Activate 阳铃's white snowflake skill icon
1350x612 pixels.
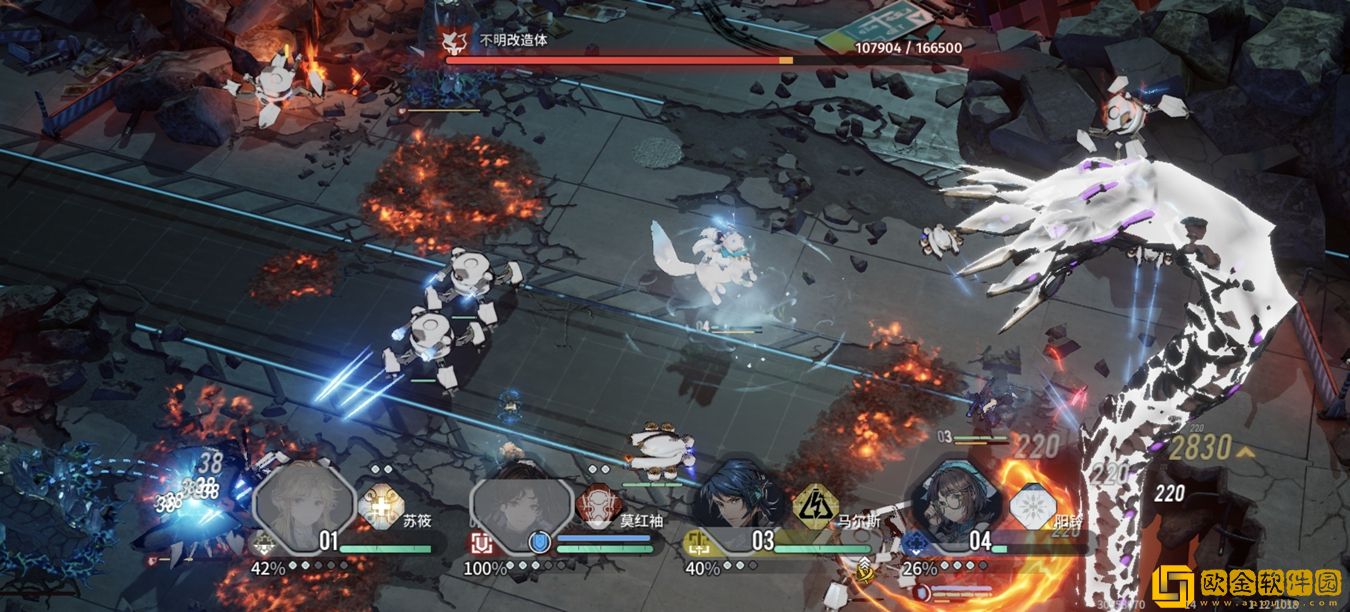pyautogui.click(x=1031, y=506)
